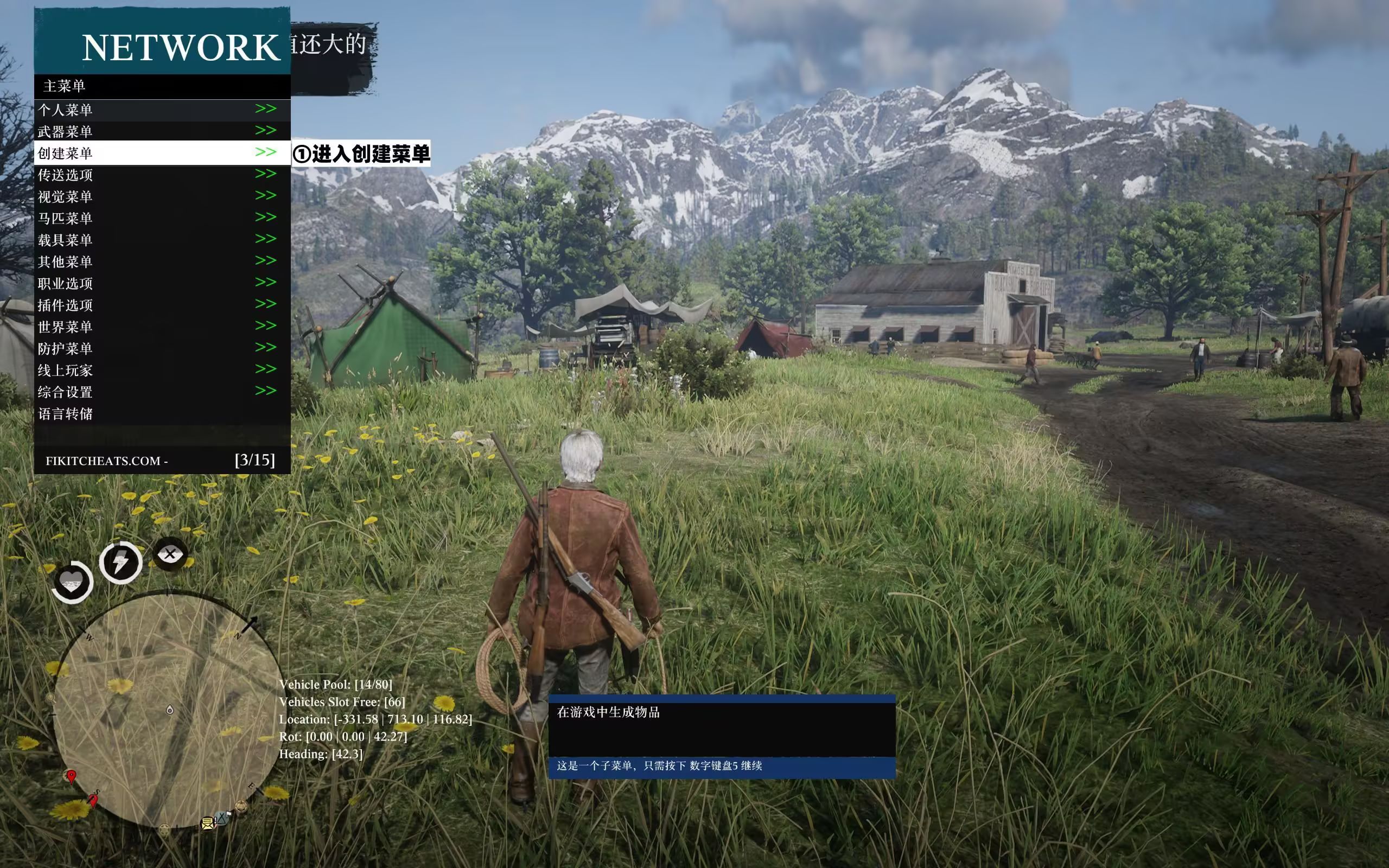Click the Dead Eye core icon
This screenshot has width=1389, height=868.
click(170, 554)
